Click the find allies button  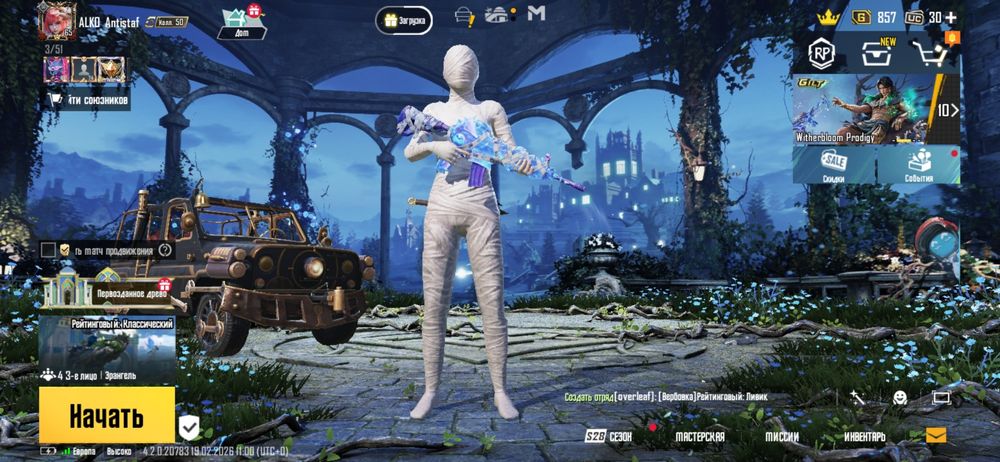tap(89, 99)
